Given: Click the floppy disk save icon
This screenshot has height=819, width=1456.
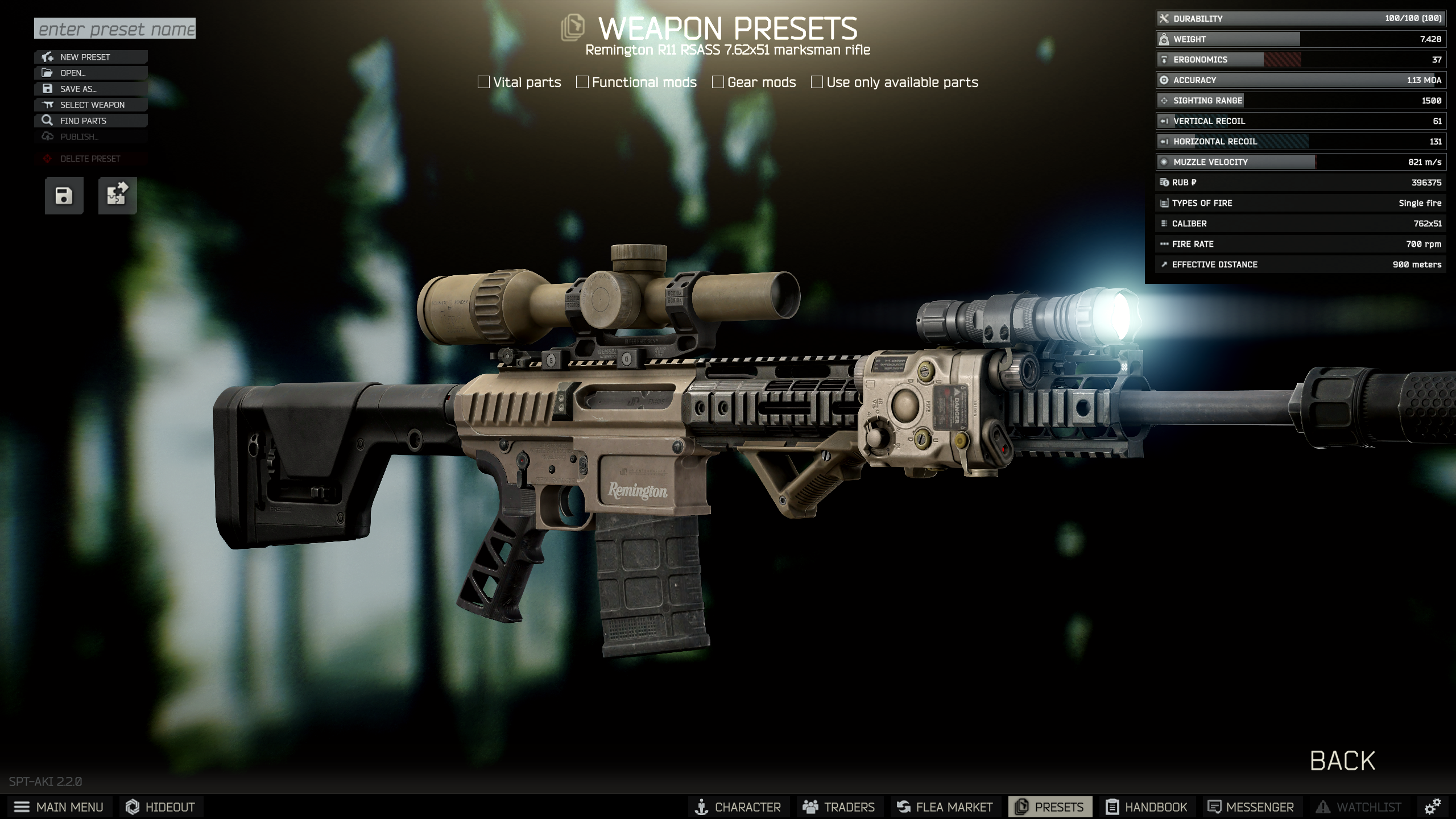Looking at the screenshot, I should pyautogui.click(x=64, y=196).
